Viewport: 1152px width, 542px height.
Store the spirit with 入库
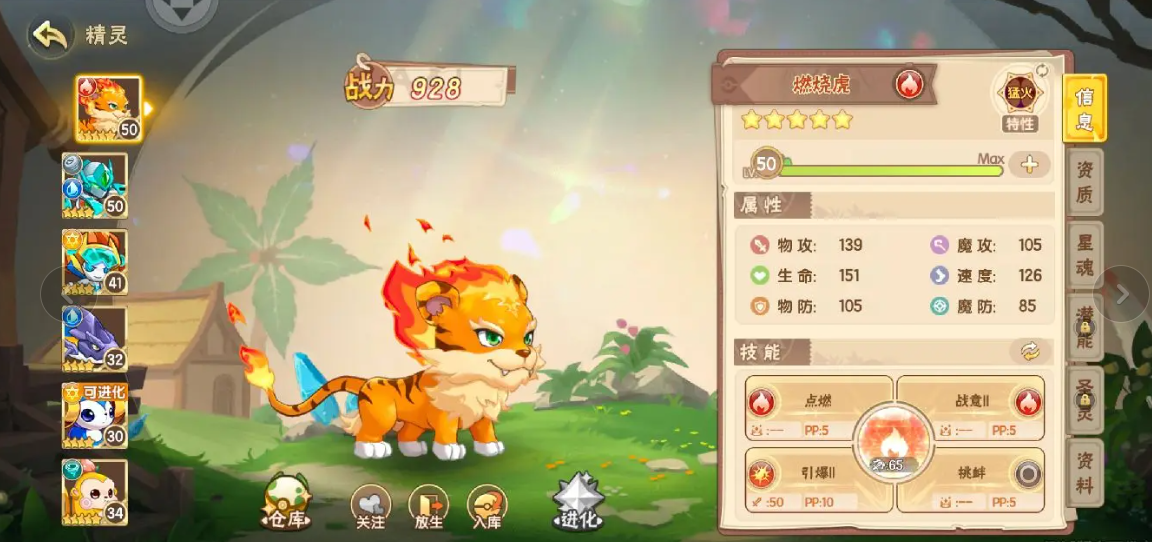pos(487,509)
